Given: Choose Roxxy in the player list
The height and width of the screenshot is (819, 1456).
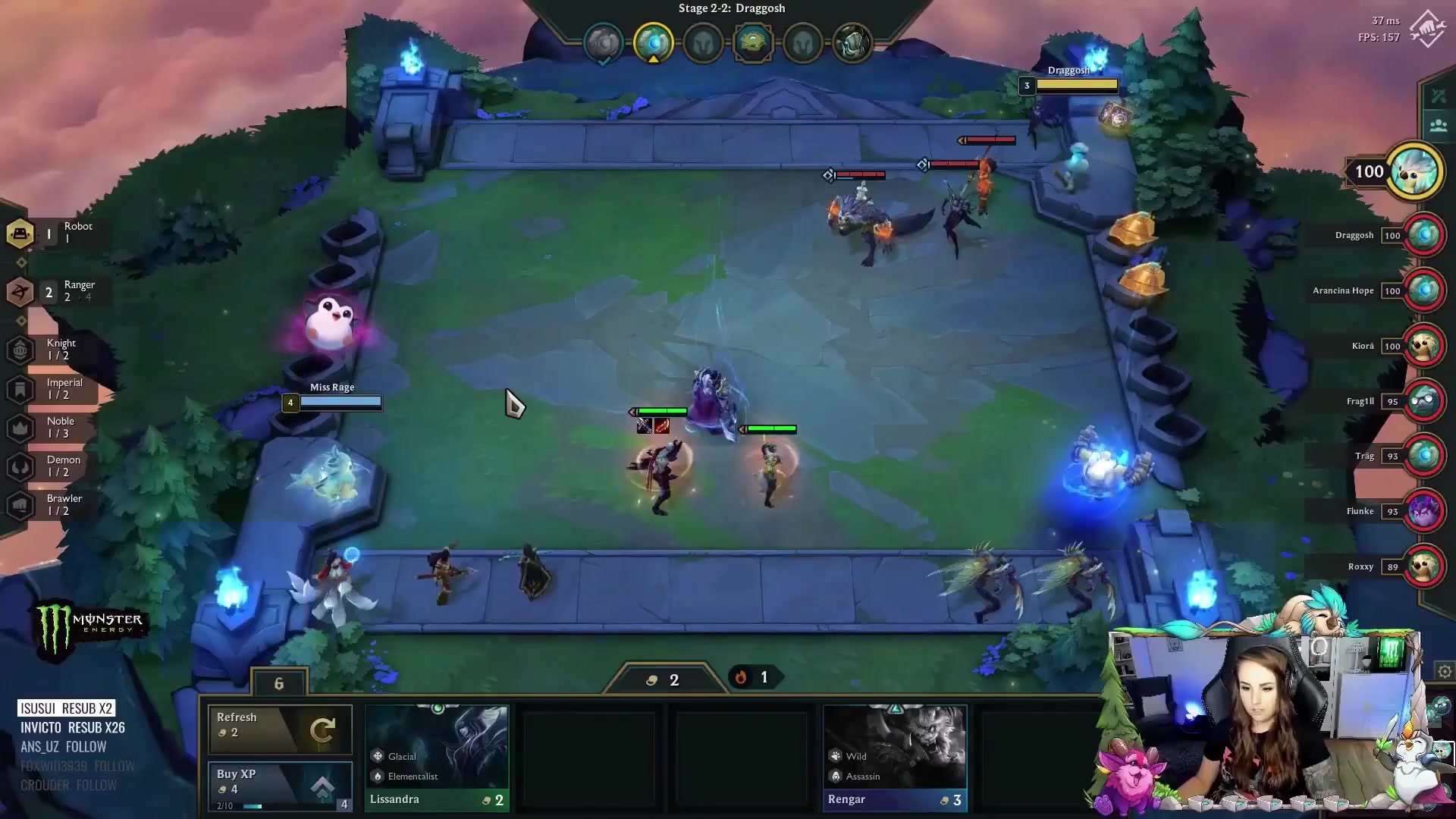Looking at the screenshot, I should pyautogui.click(x=1423, y=566).
